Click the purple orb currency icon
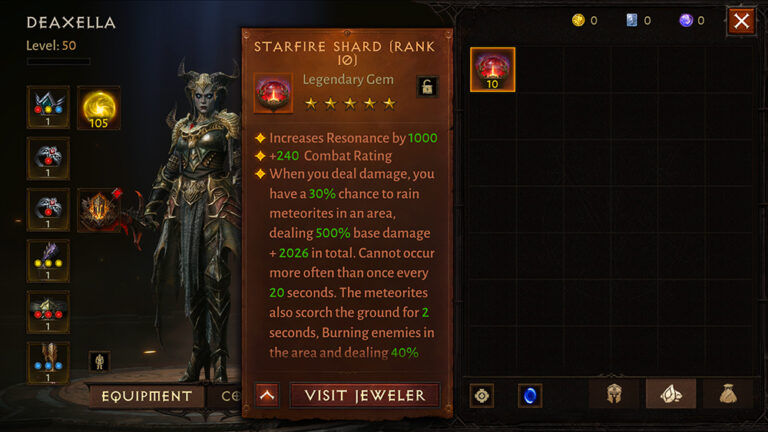 coord(685,20)
